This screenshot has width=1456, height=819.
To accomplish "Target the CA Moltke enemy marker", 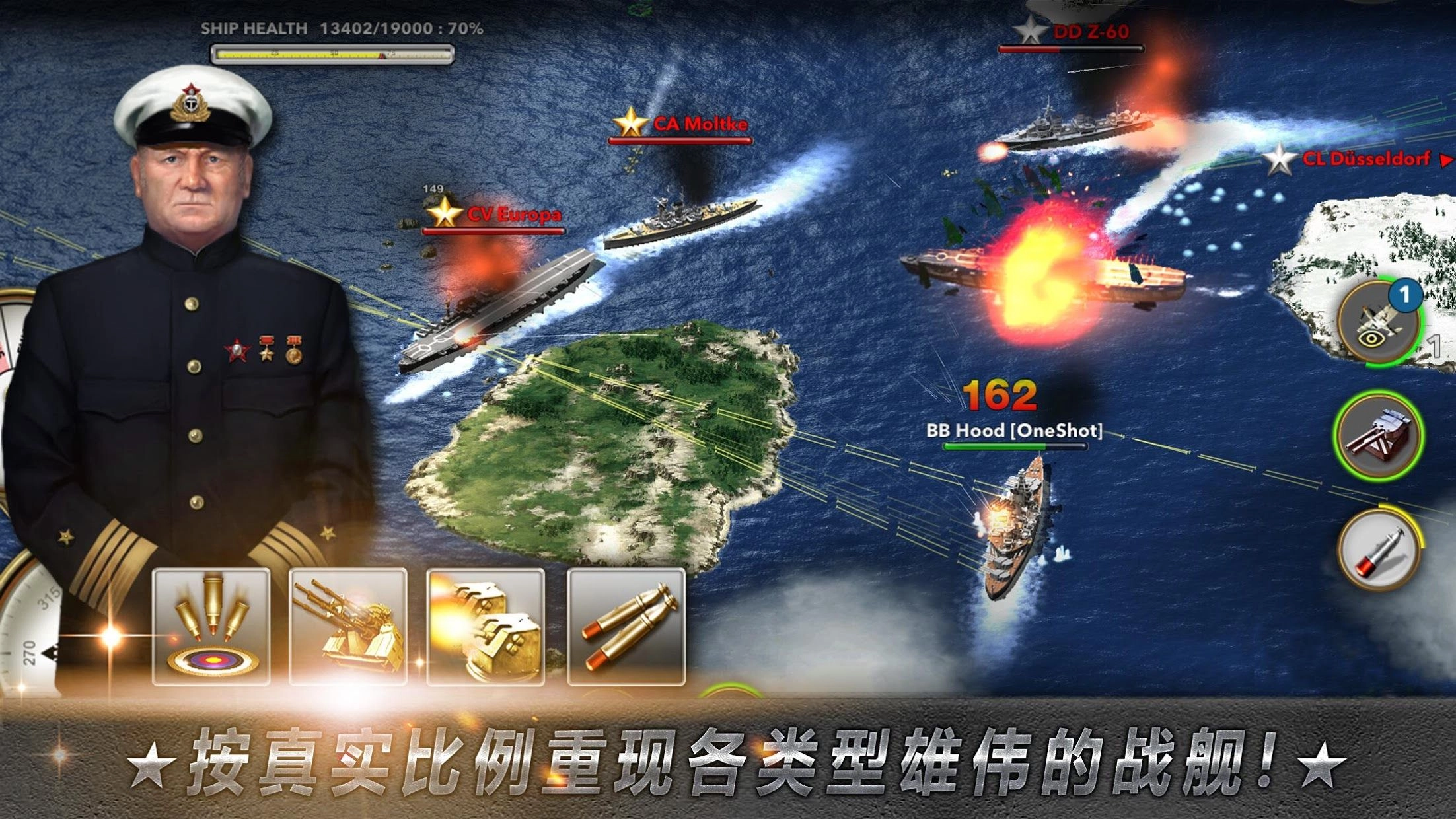I will [x=682, y=124].
